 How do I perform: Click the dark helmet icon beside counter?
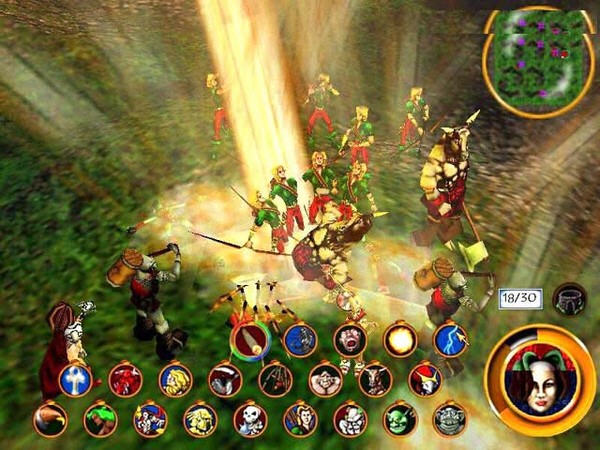pos(569,298)
